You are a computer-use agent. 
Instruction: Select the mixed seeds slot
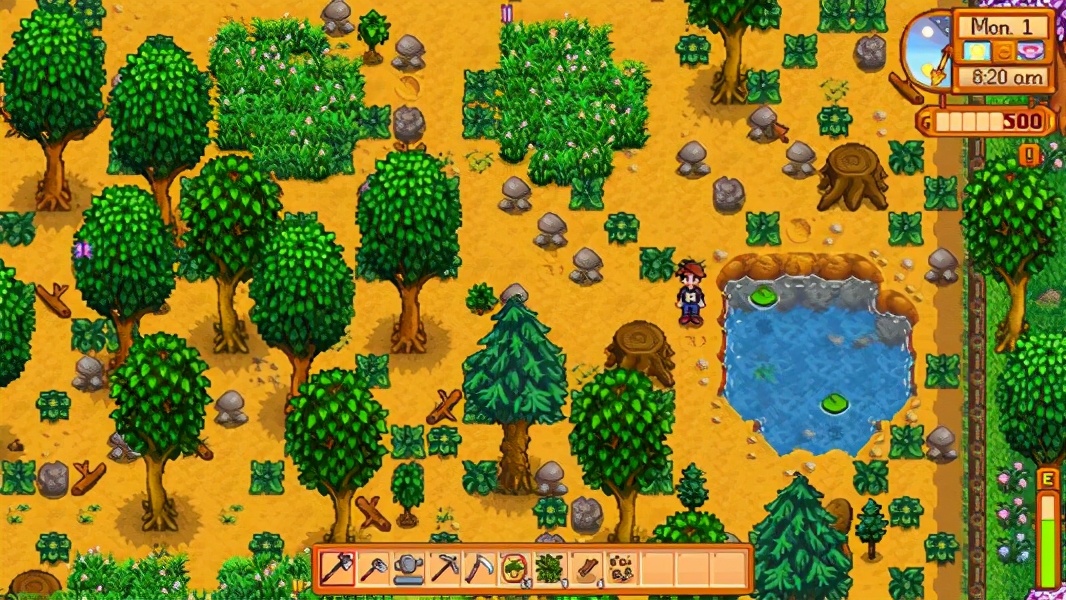coord(622,569)
